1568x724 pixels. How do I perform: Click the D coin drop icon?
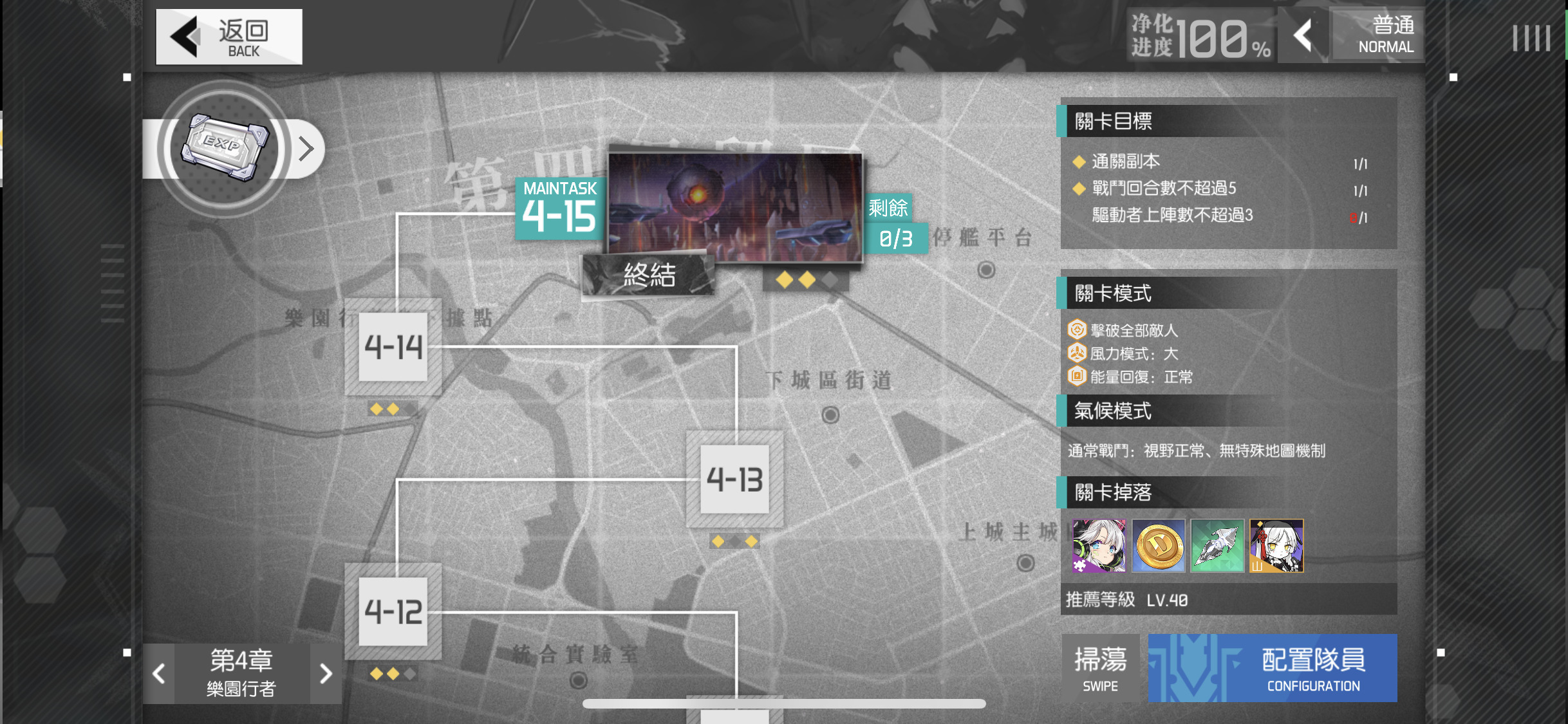1159,546
